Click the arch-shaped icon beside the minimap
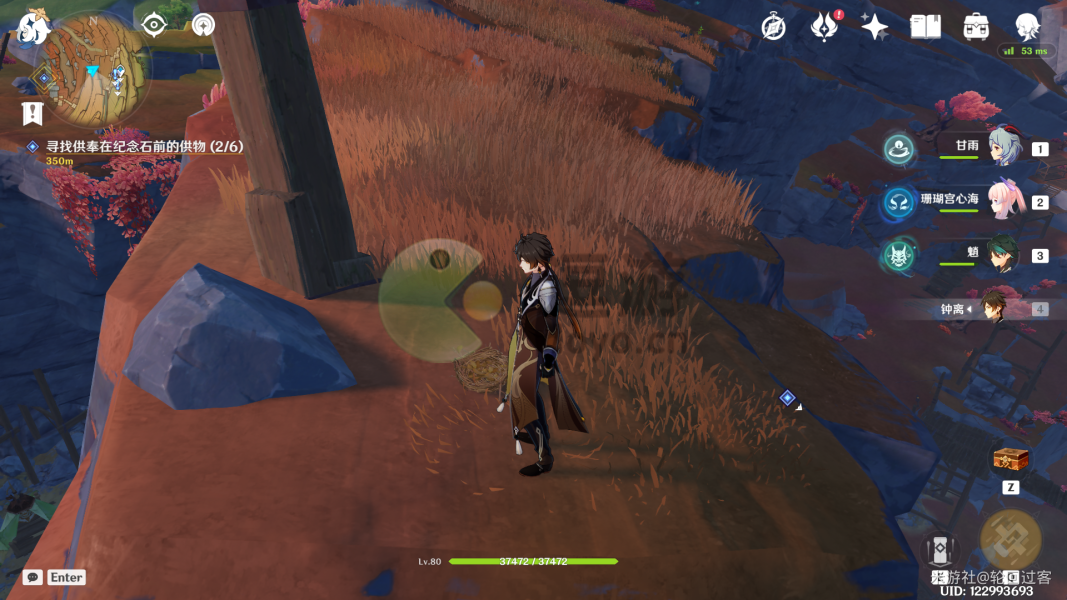 203,25
